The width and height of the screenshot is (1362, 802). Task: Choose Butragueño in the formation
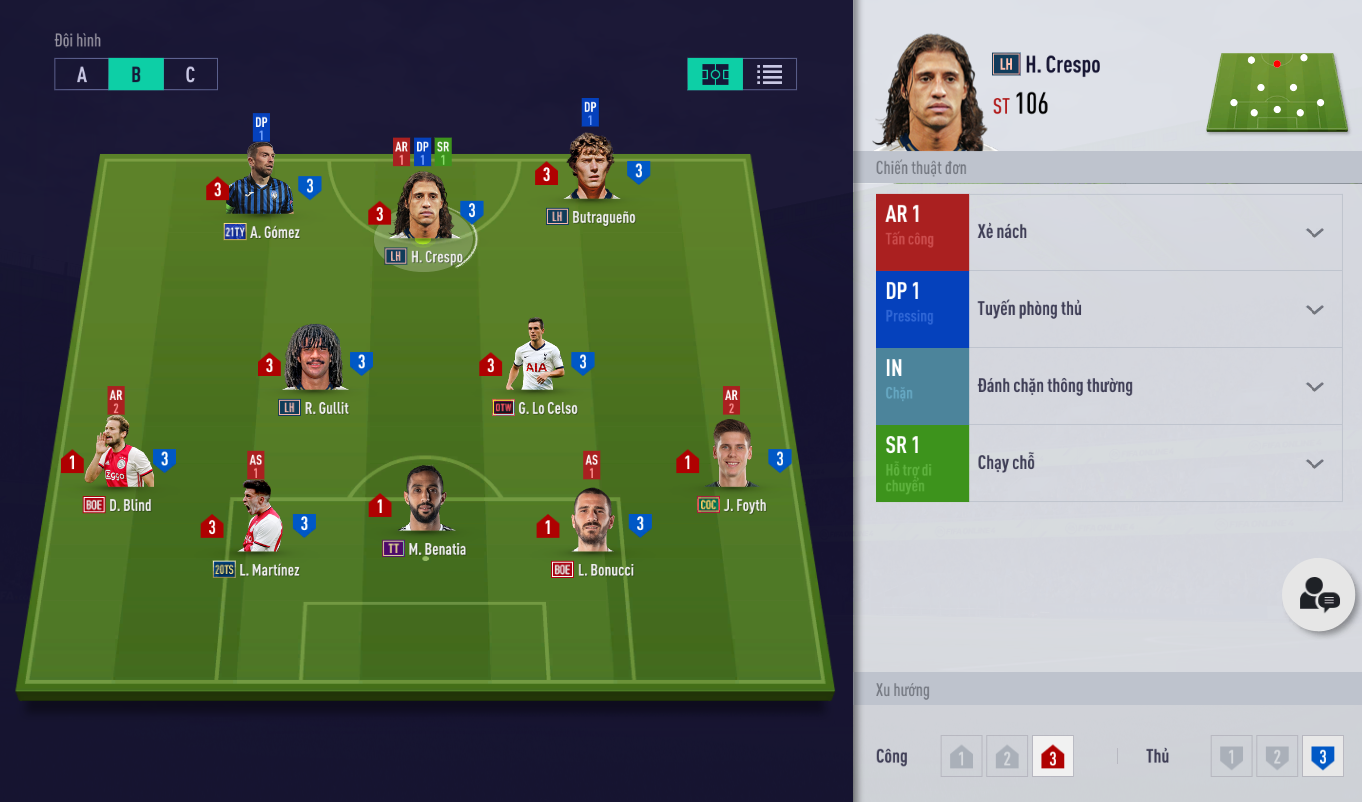tap(590, 172)
